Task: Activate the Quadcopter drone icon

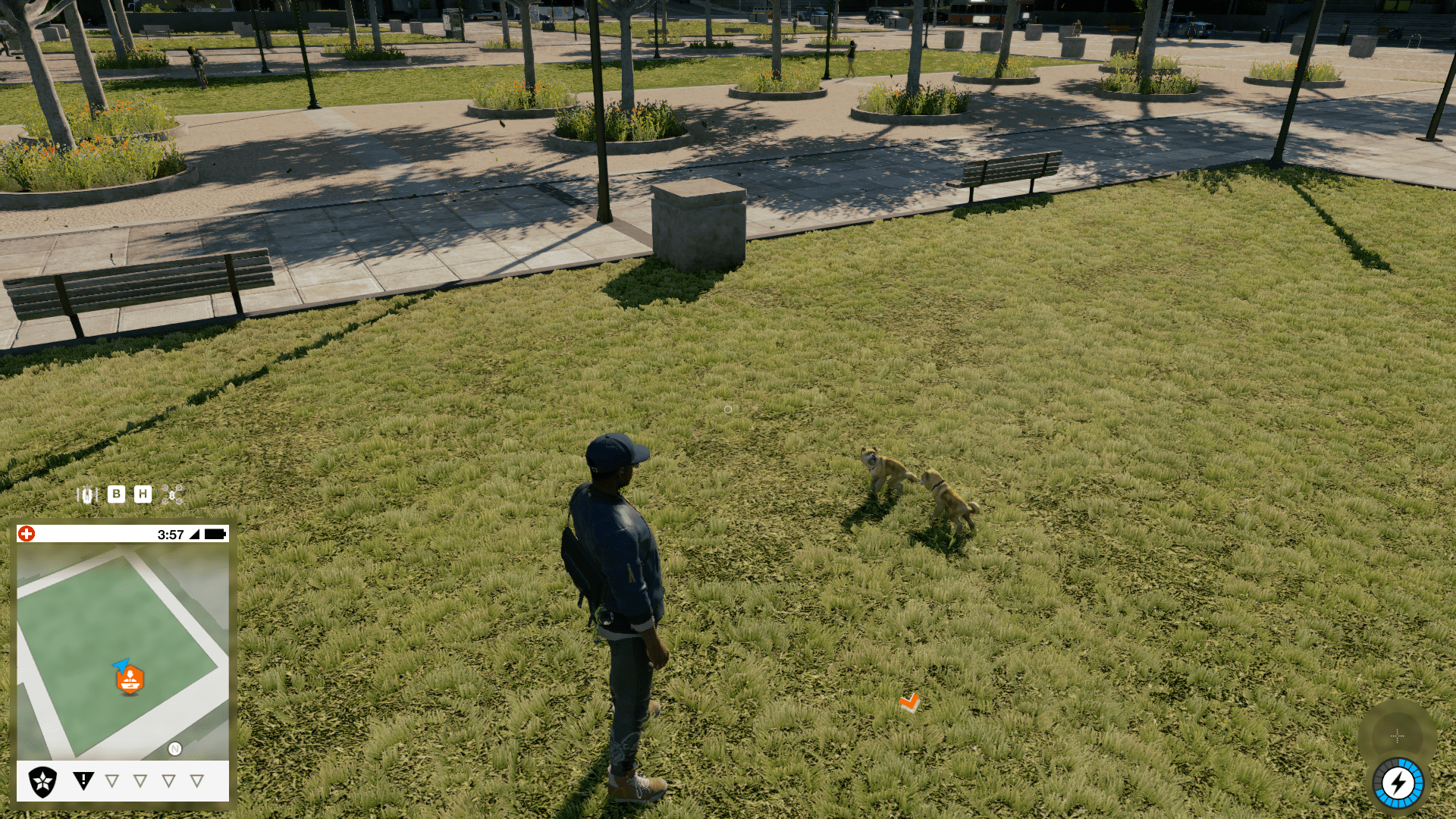Action: point(172,494)
